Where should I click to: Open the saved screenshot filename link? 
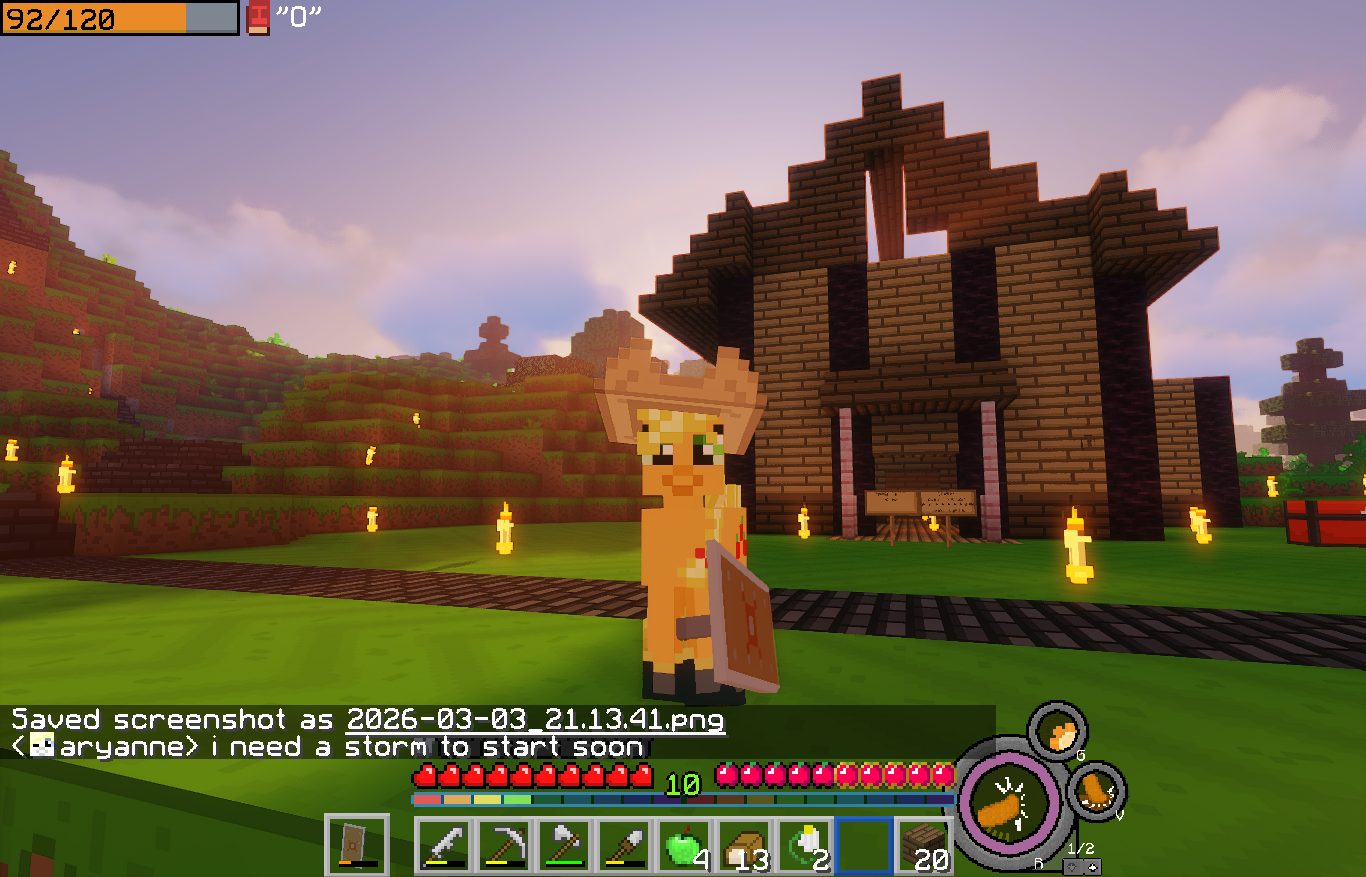pyautogui.click(x=536, y=719)
